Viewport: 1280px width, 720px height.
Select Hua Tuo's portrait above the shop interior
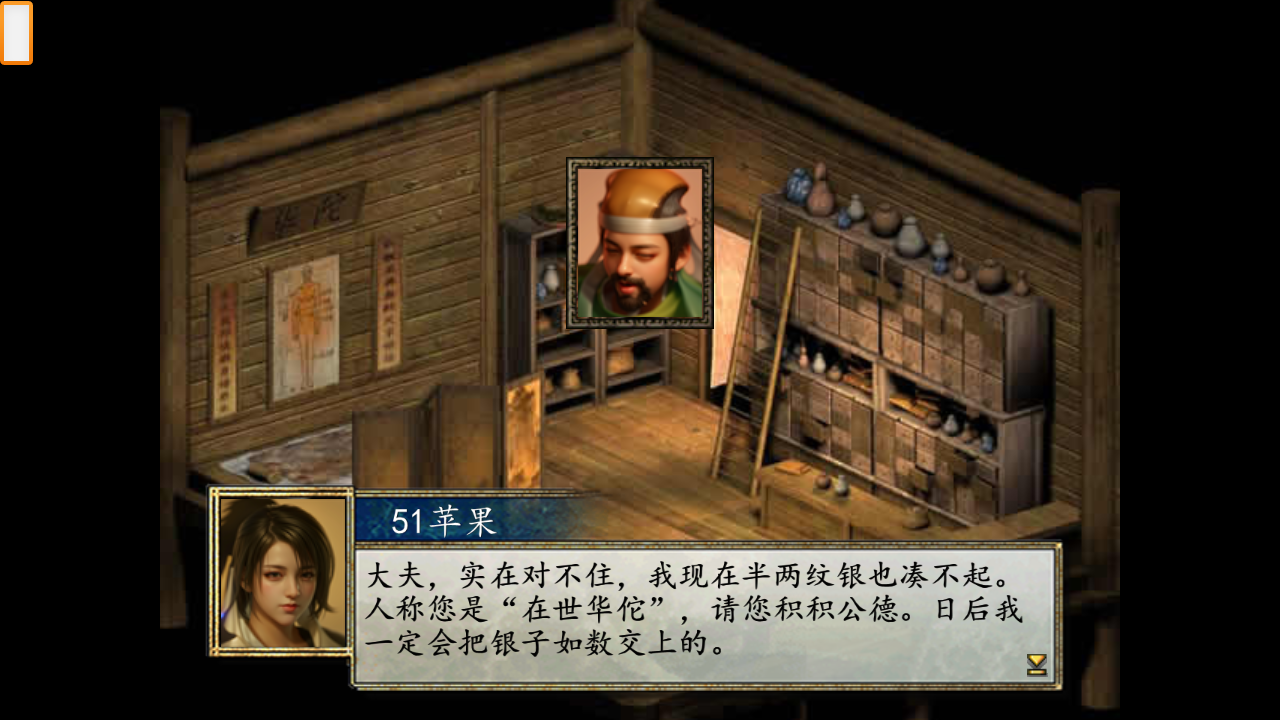coord(639,243)
